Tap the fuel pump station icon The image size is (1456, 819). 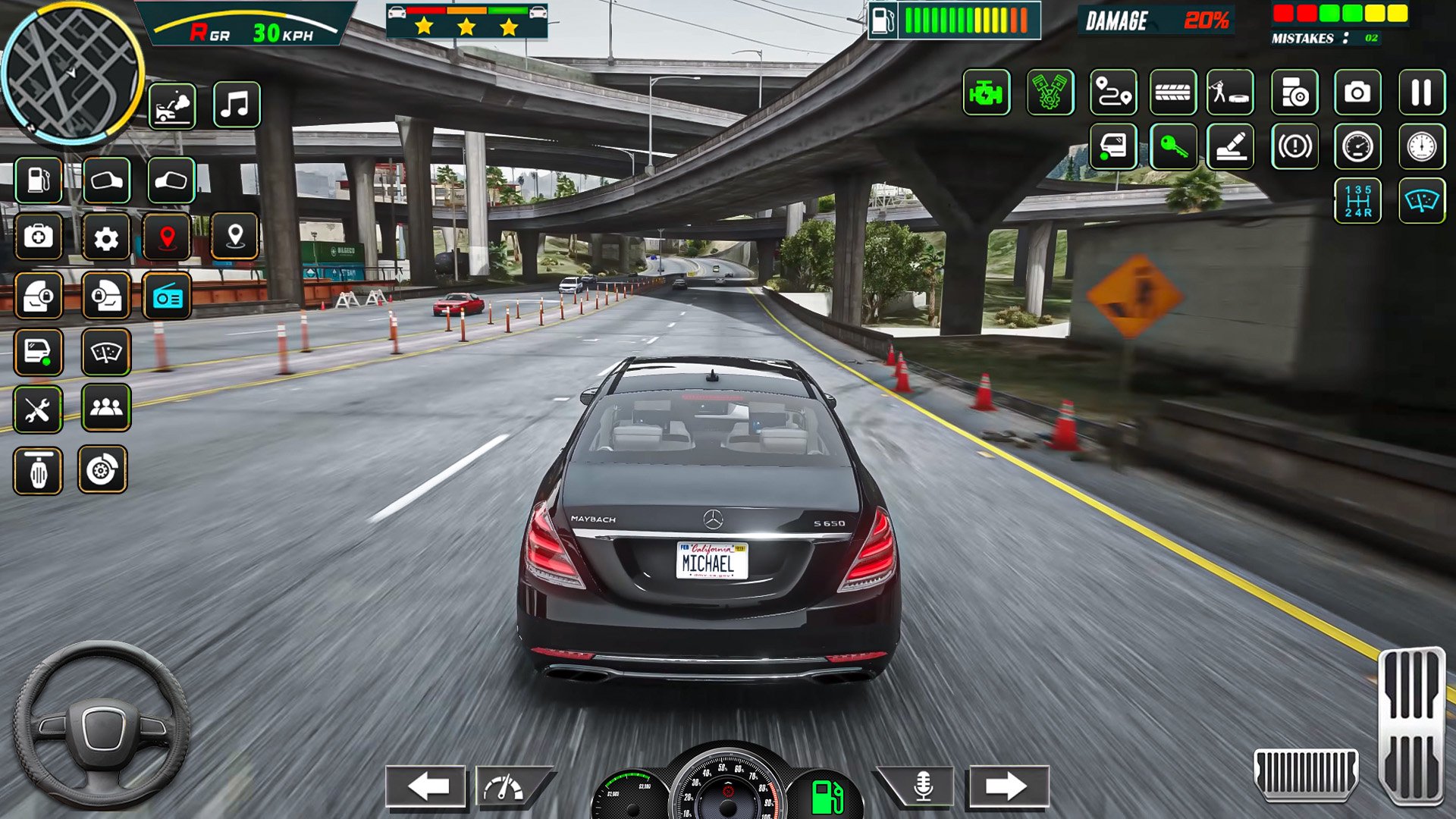pos(39,180)
